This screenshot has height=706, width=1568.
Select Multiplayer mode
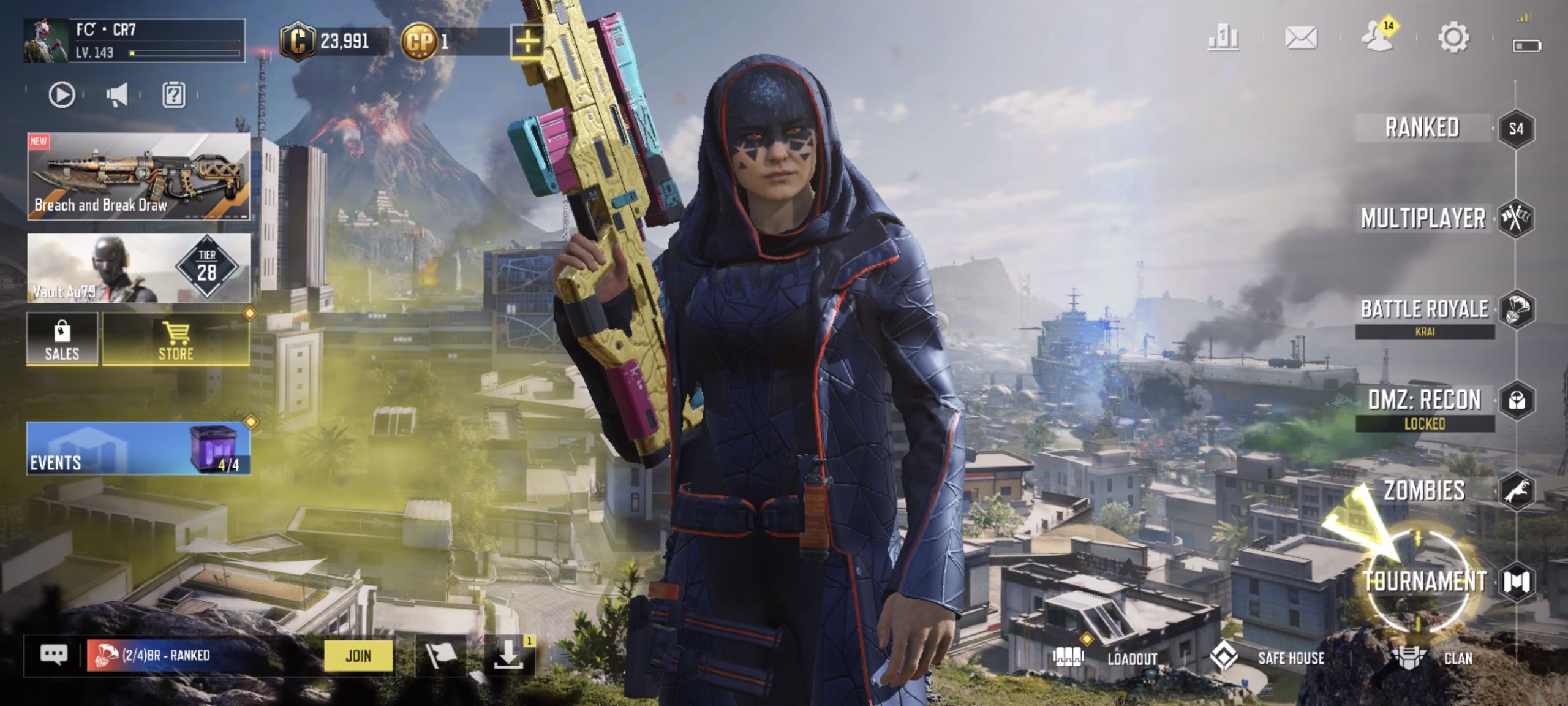(x=1423, y=219)
